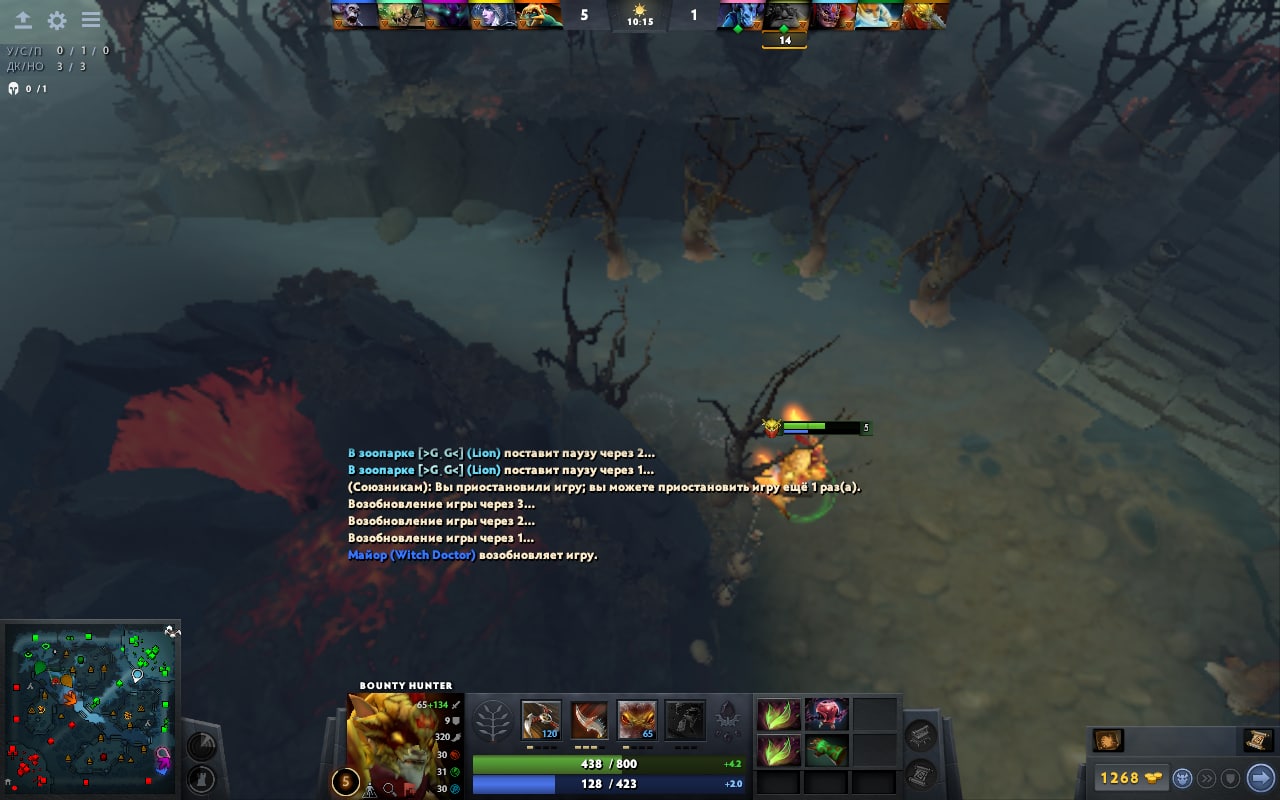1280x800 pixels.
Task: Activate Shuriken Toss ability
Action: point(541,720)
